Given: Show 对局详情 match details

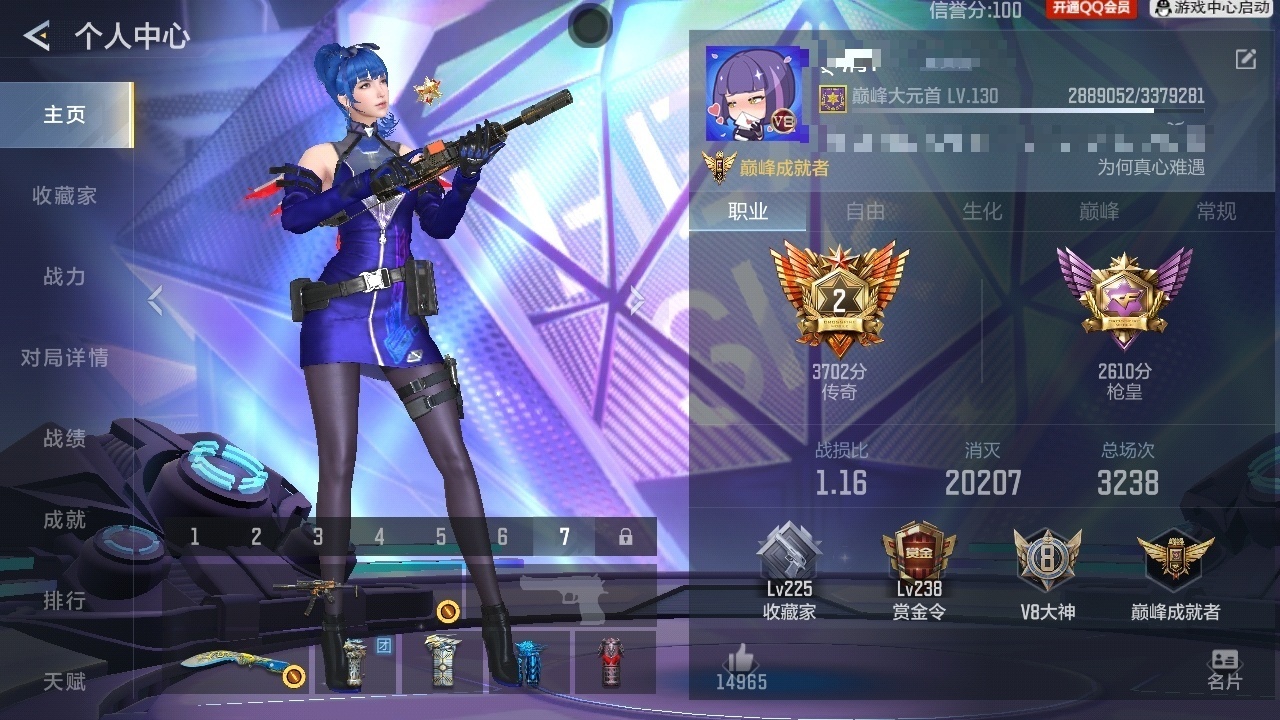Looking at the screenshot, I should (65, 358).
